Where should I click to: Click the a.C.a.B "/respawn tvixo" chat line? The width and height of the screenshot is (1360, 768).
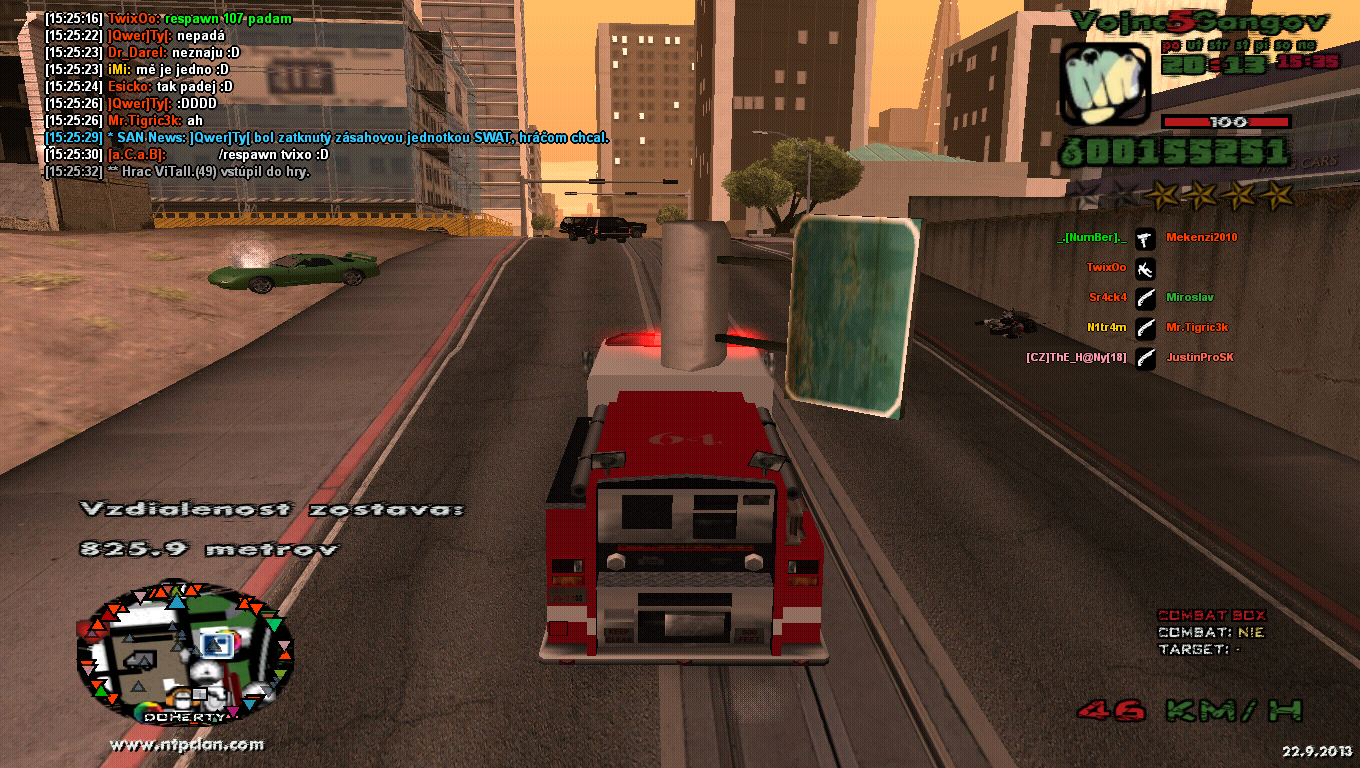point(187,155)
